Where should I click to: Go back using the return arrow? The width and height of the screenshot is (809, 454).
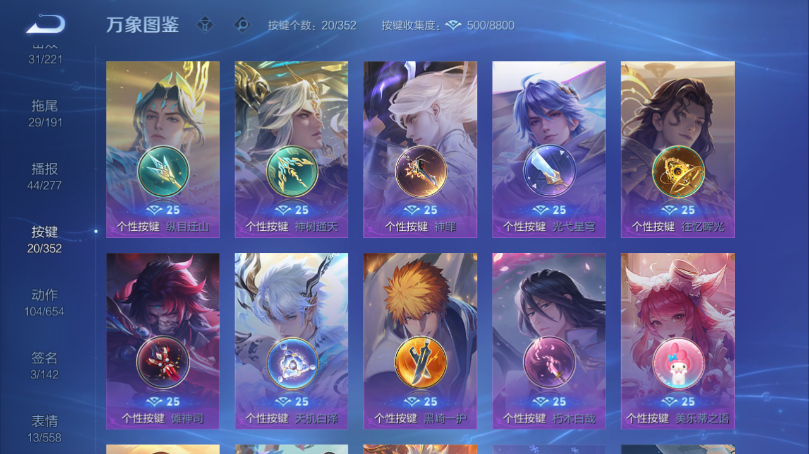click(45, 24)
